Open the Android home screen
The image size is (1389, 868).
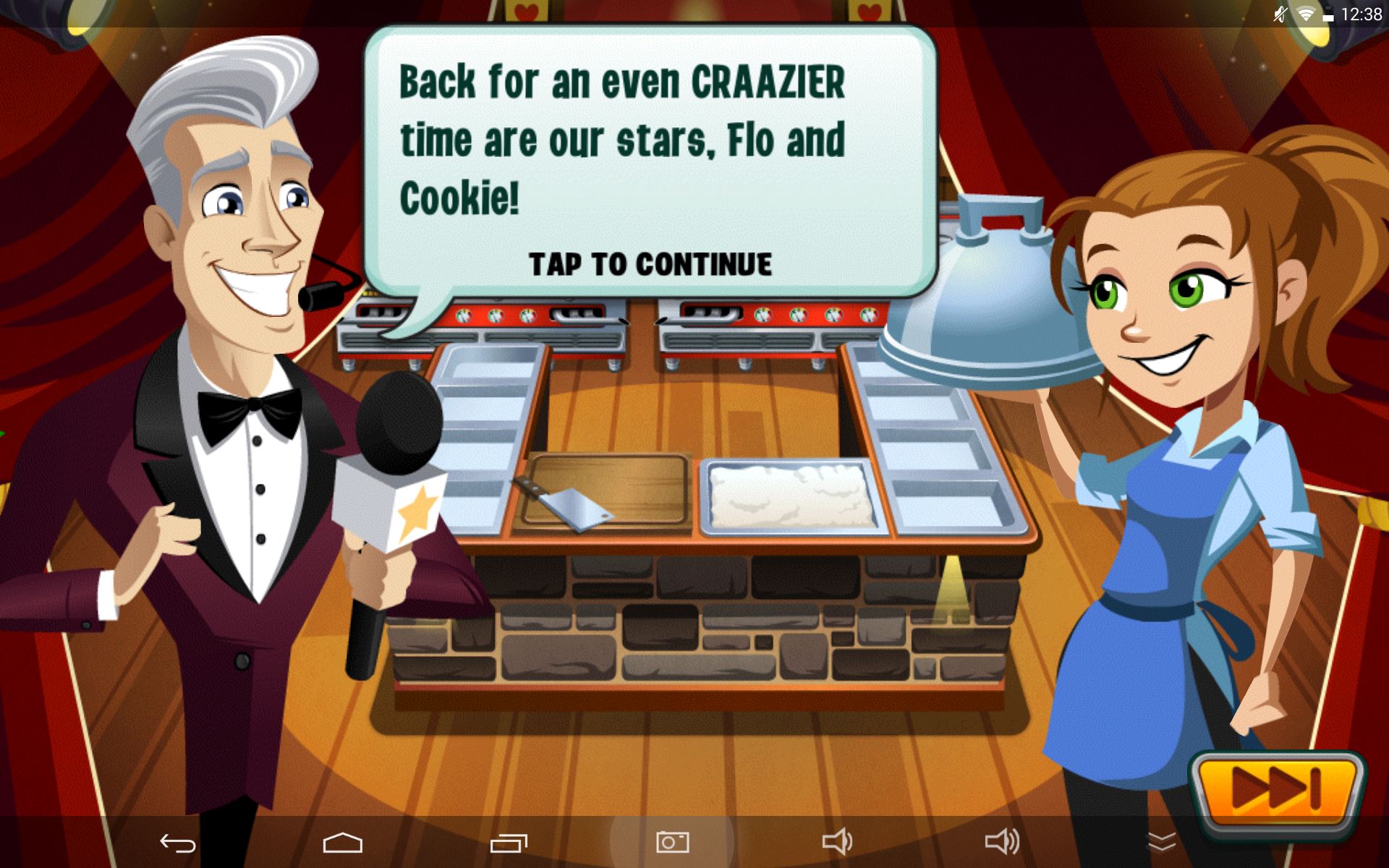pos(342,843)
